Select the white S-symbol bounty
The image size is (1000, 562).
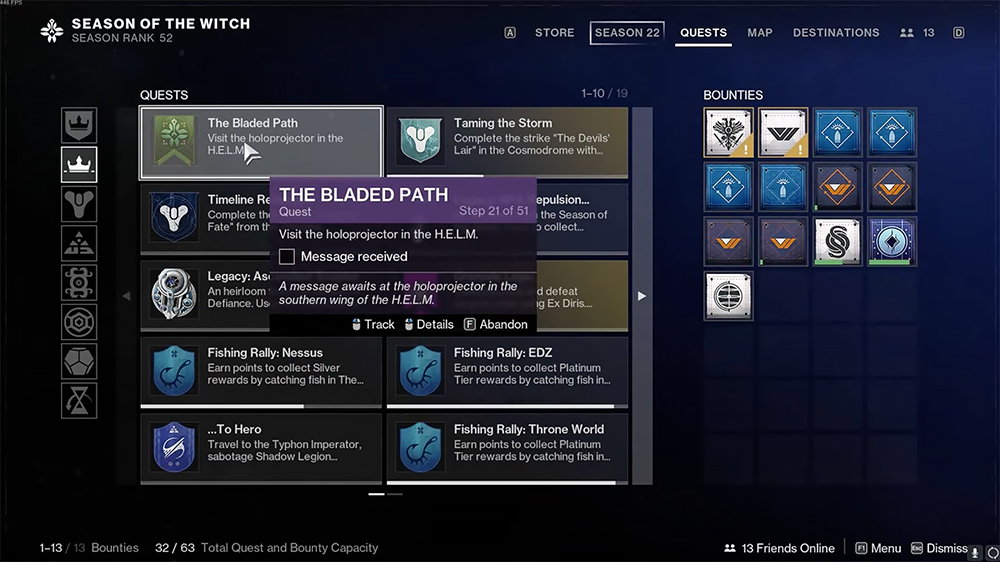tap(837, 242)
